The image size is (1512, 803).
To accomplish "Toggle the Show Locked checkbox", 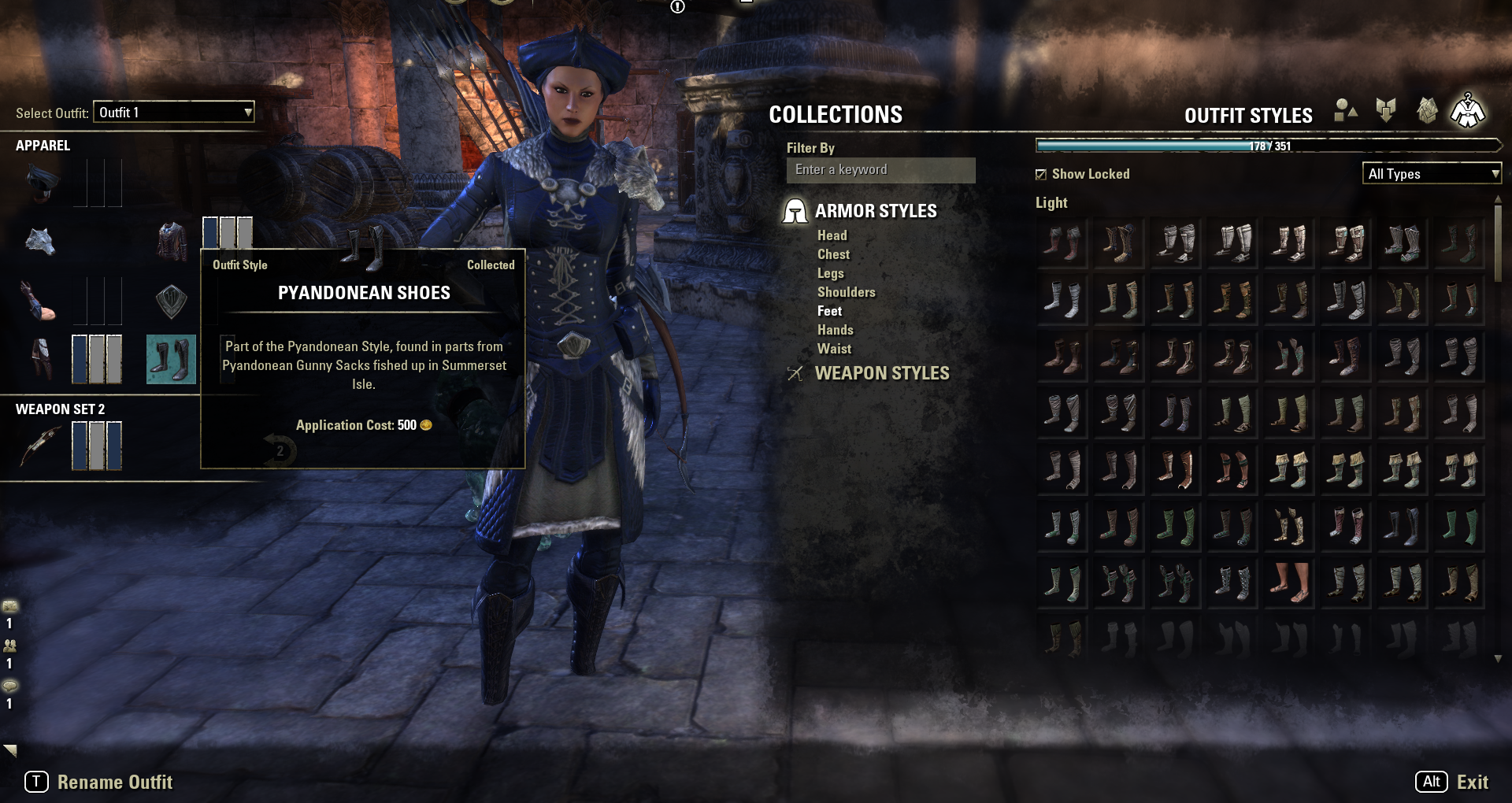I will point(1041,174).
